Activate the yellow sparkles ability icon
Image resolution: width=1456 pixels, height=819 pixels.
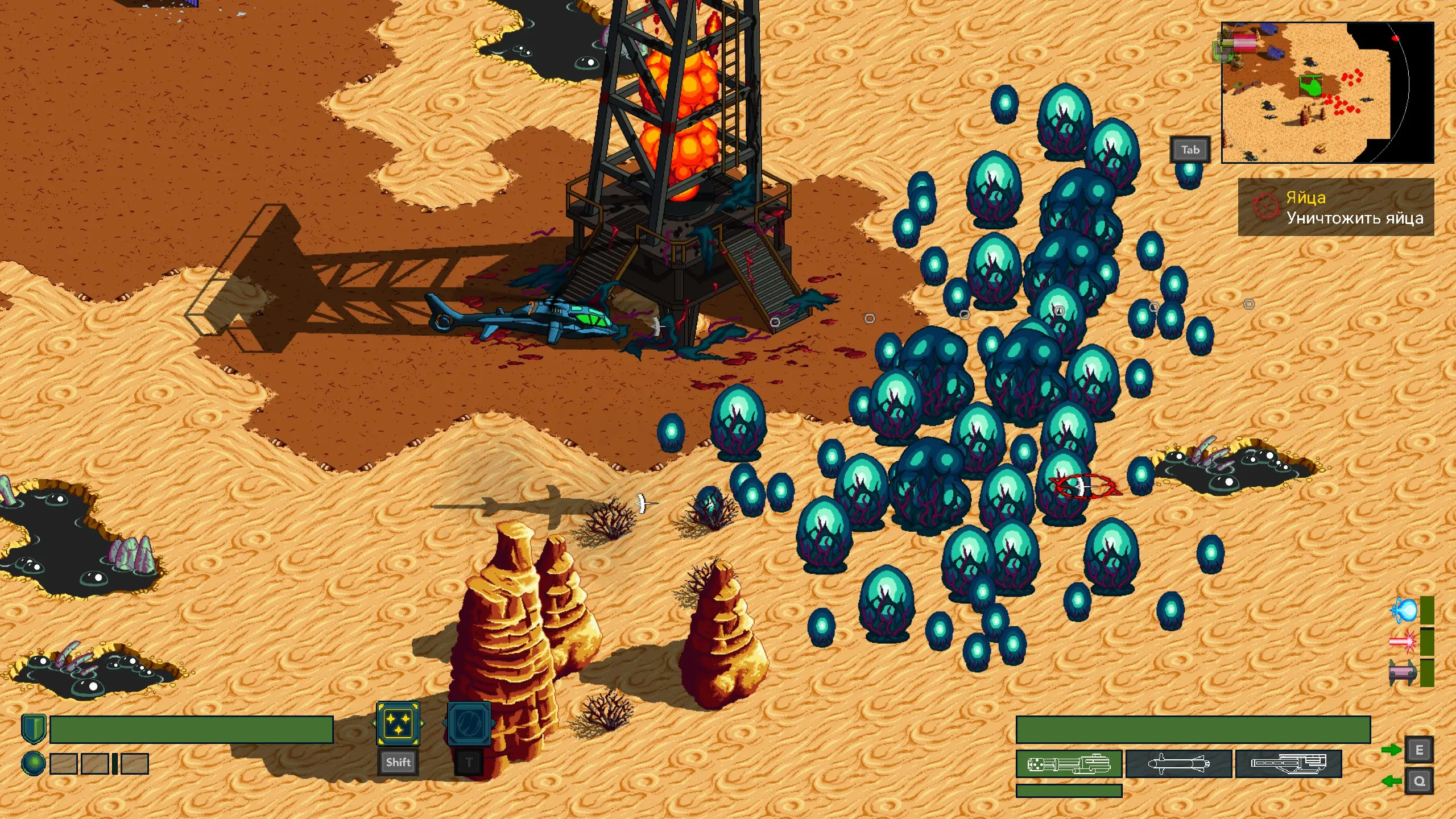[x=398, y=724]
